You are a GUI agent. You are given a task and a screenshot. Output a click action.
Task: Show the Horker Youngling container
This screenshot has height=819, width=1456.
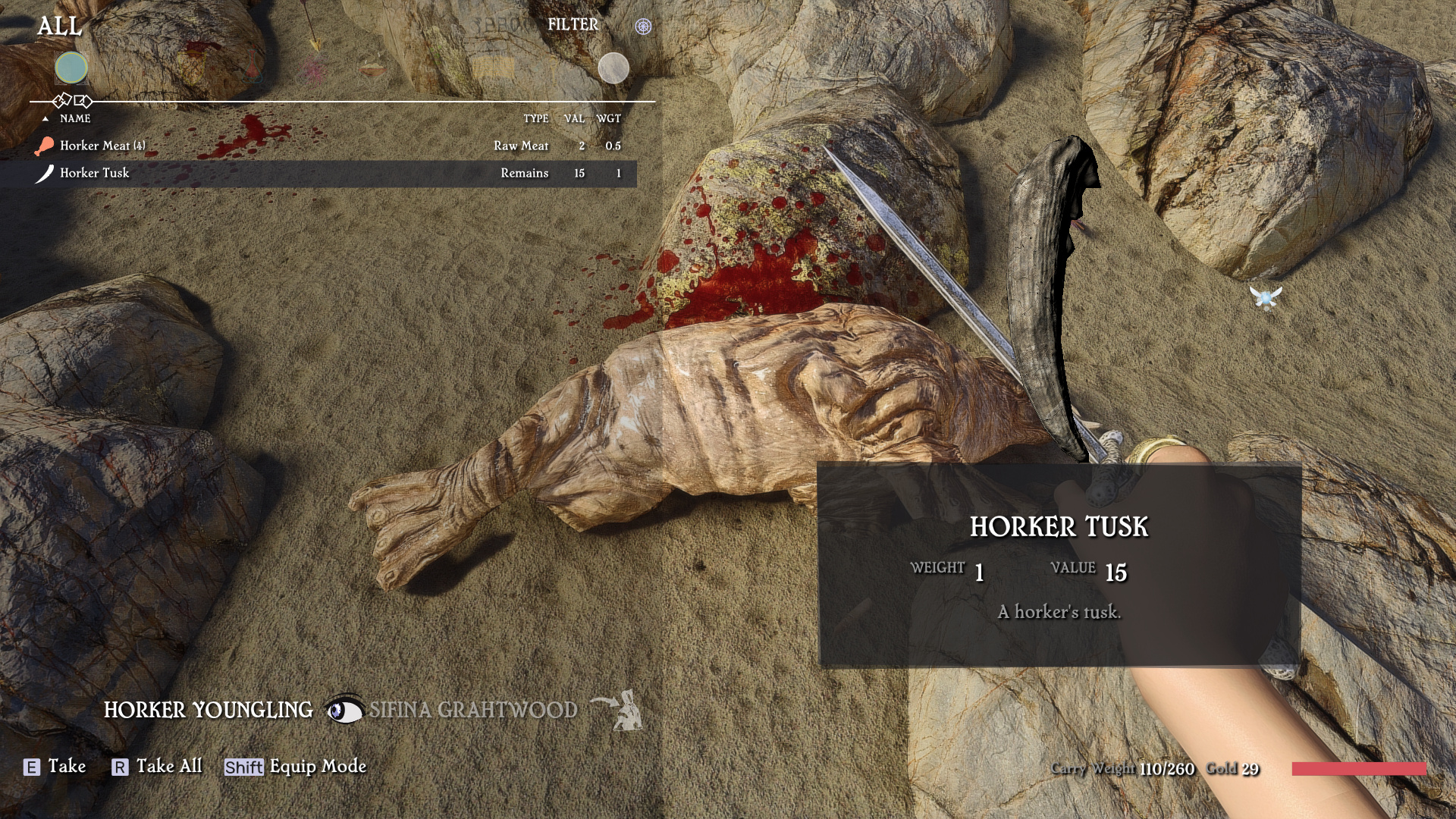click(208, 711)
